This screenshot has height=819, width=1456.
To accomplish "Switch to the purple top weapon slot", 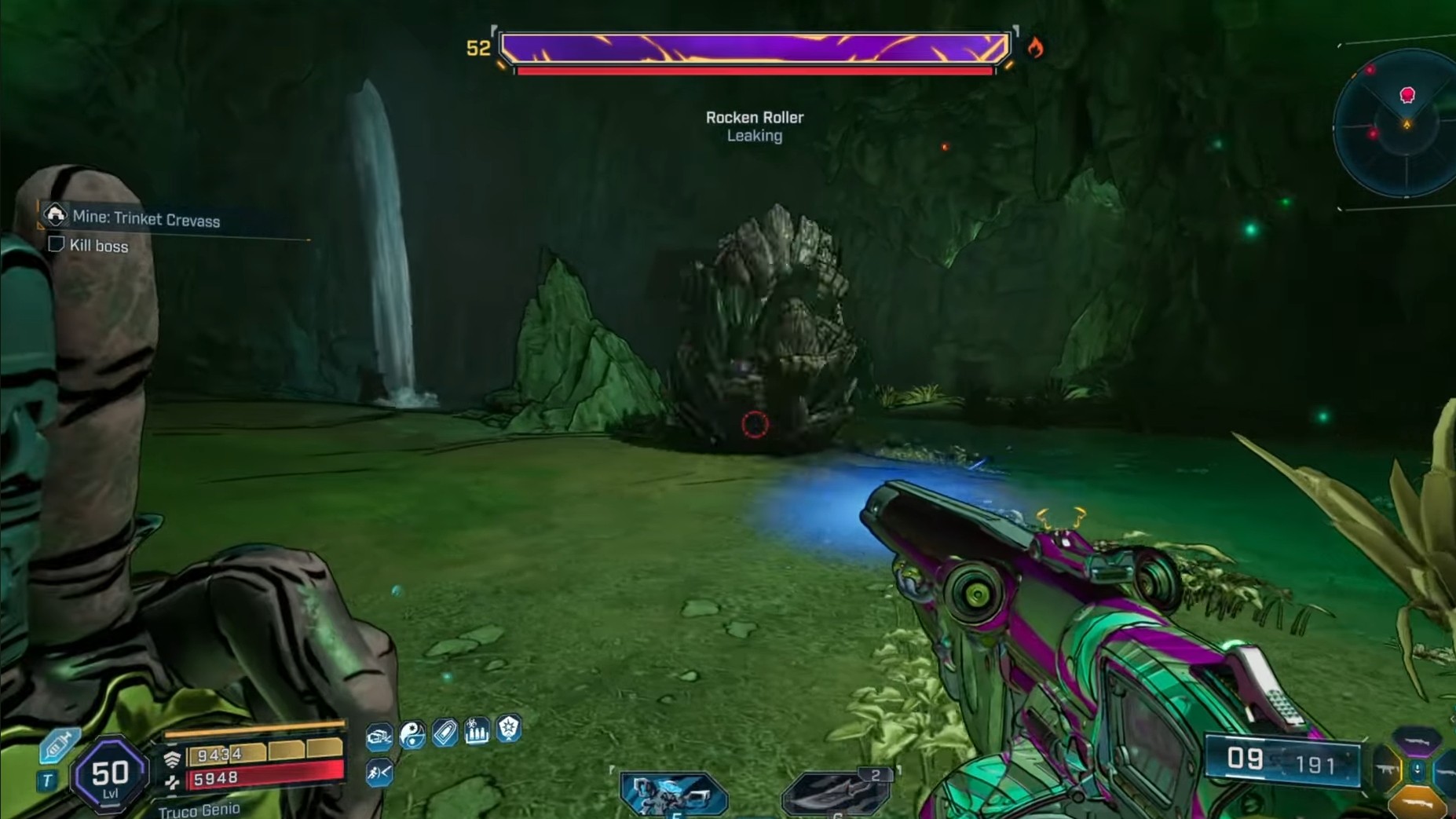I will 1416,740.
